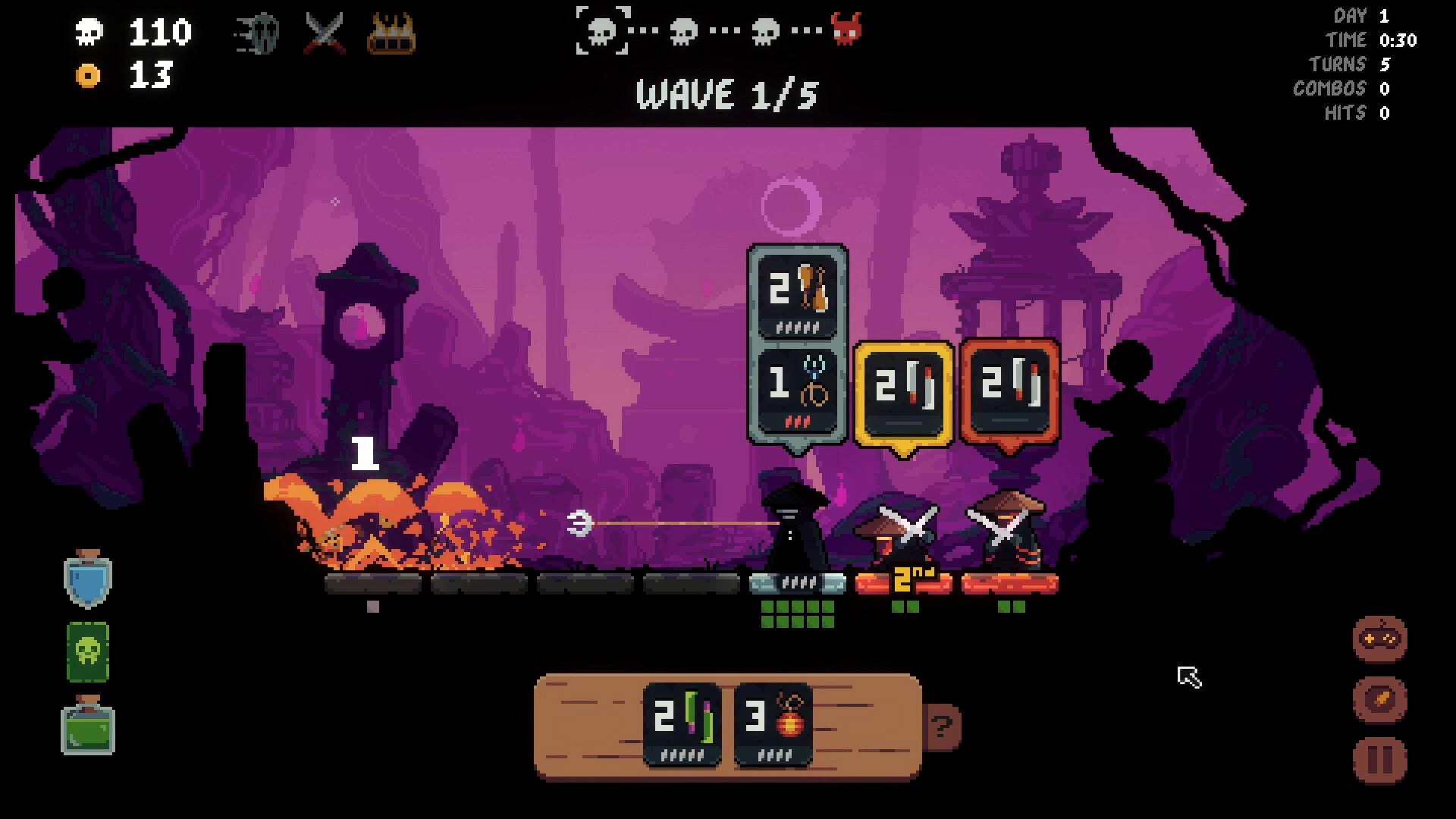Select the ghost mask icon in top-left
The width and height of the screenshot is (1456, 819).
pyautogui.click(x=256, y=32)
